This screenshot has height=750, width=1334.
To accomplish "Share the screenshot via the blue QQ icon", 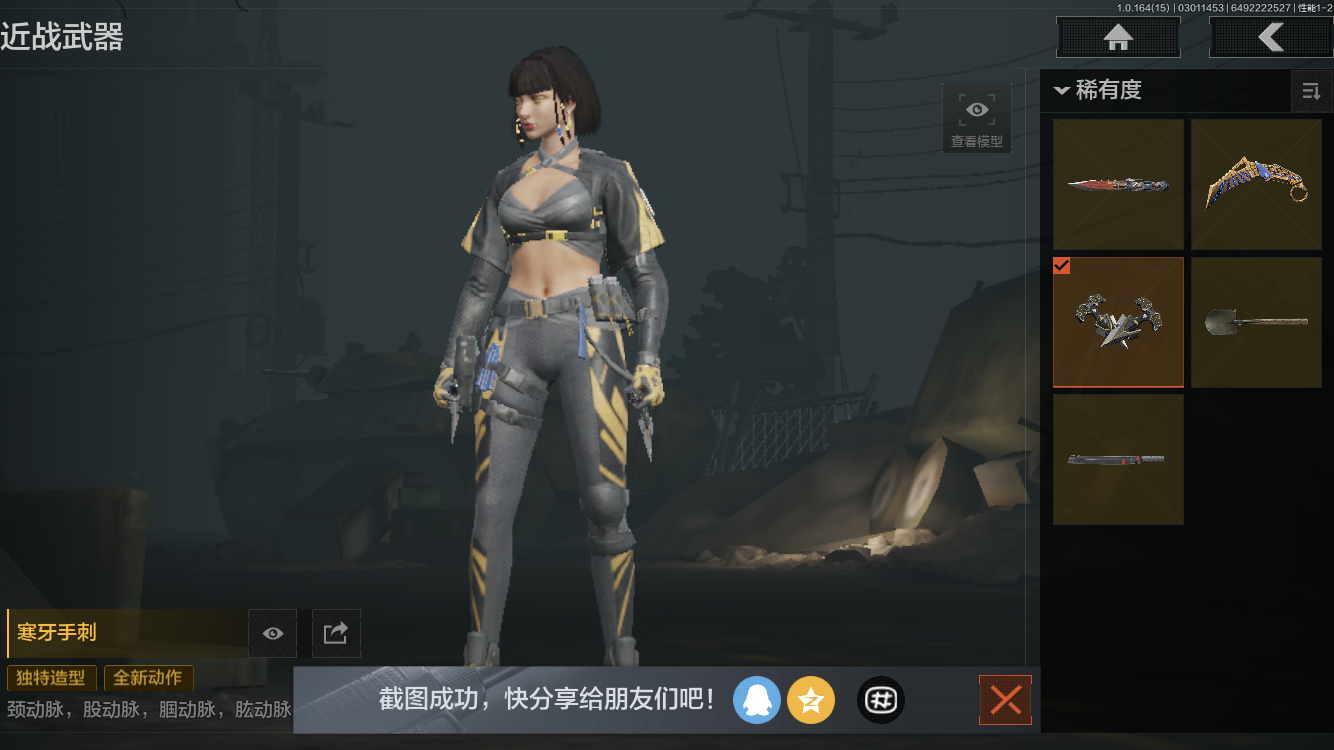I will (757, 700).
